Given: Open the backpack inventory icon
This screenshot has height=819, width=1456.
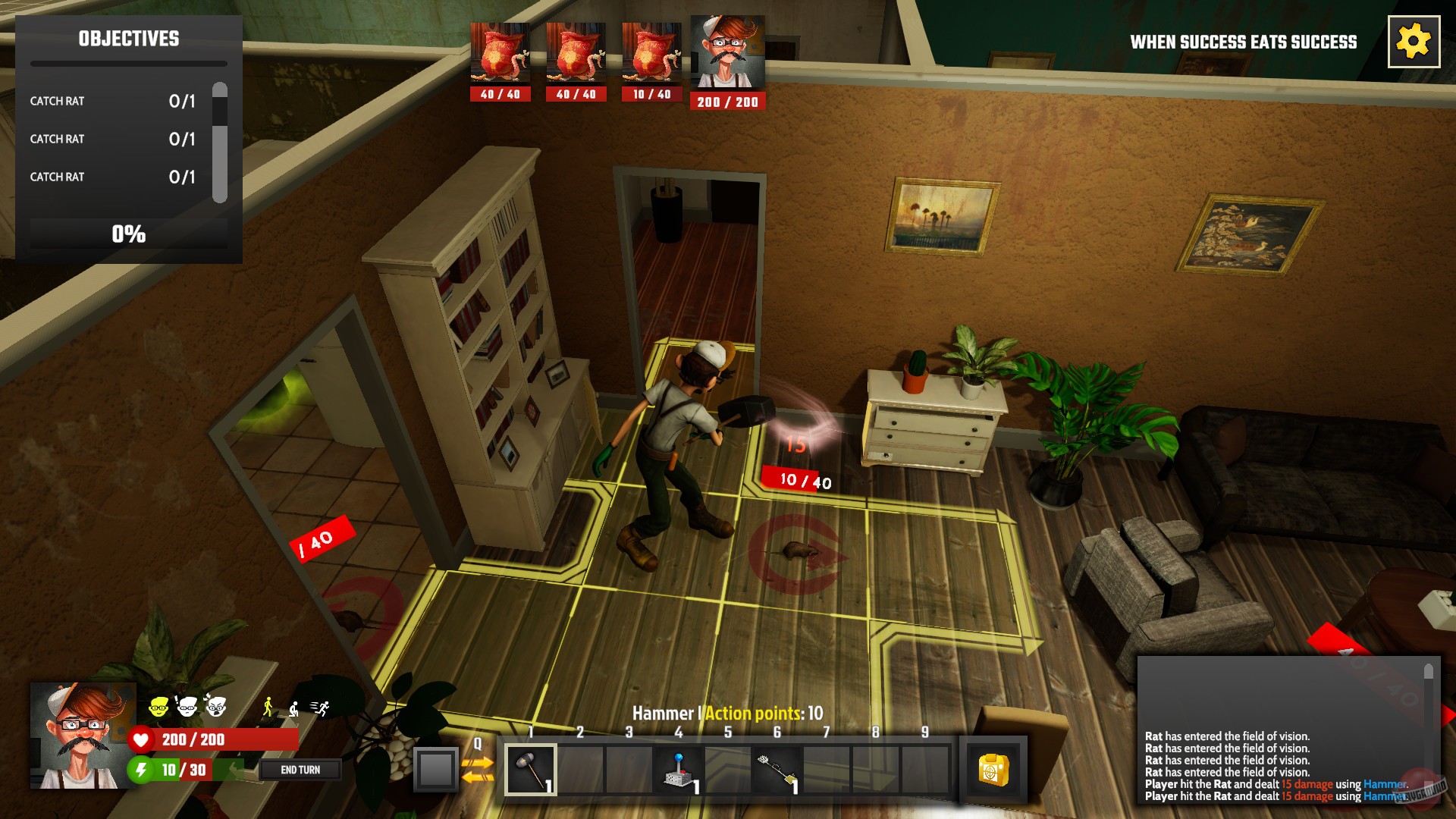Looking at the screenshot, I should (994, 767).
